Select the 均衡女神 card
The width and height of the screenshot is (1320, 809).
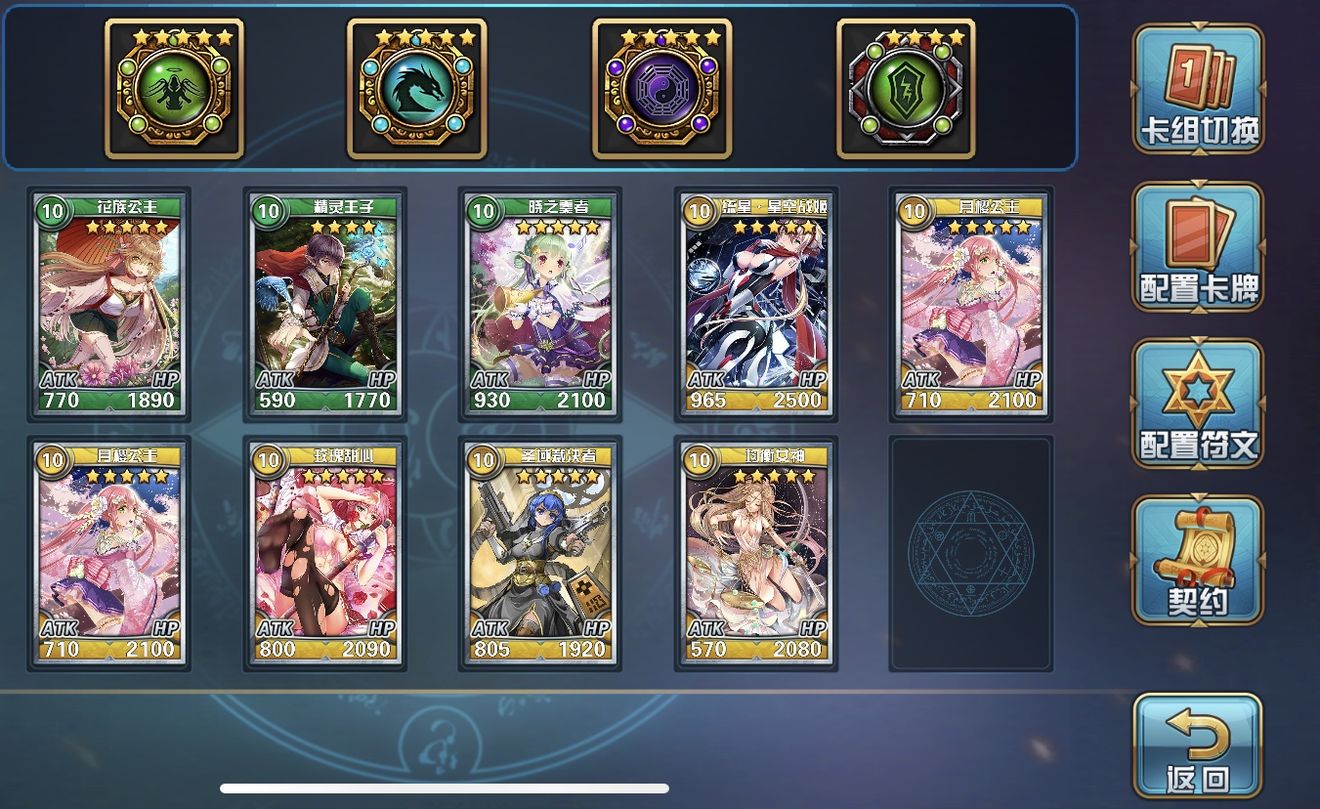tap(755, 555)
